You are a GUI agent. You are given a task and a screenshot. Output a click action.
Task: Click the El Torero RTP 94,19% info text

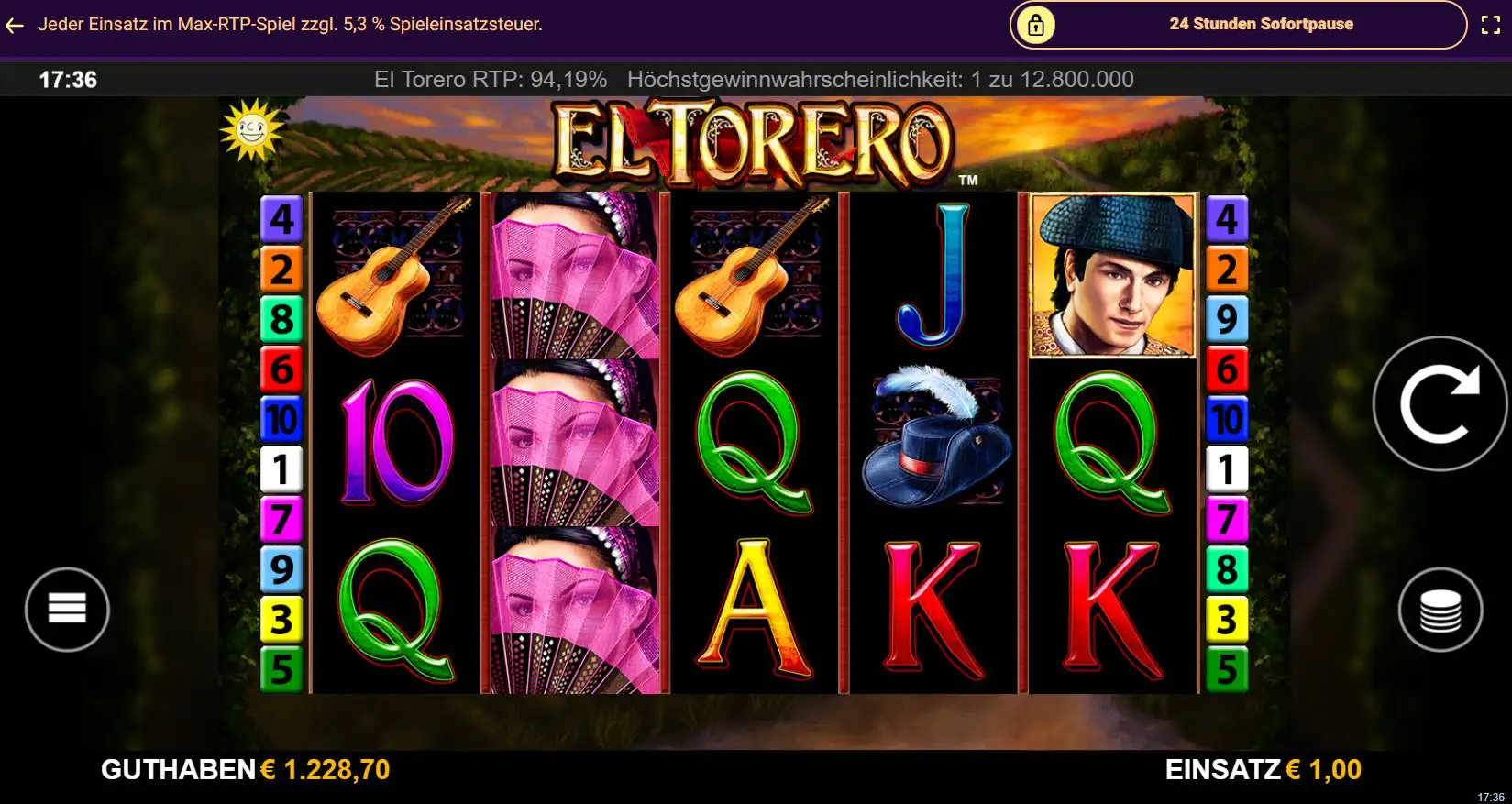click(491, 80)
